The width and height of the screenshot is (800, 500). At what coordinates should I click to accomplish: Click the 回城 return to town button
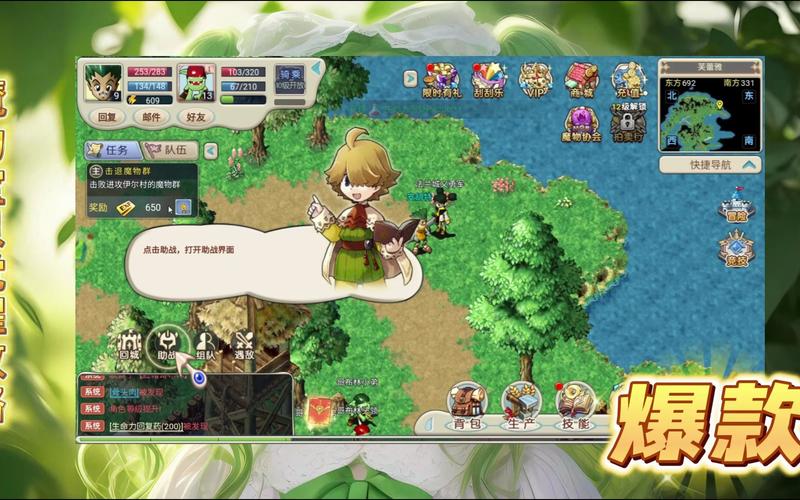pyautogui.click(x=128, y=345)
